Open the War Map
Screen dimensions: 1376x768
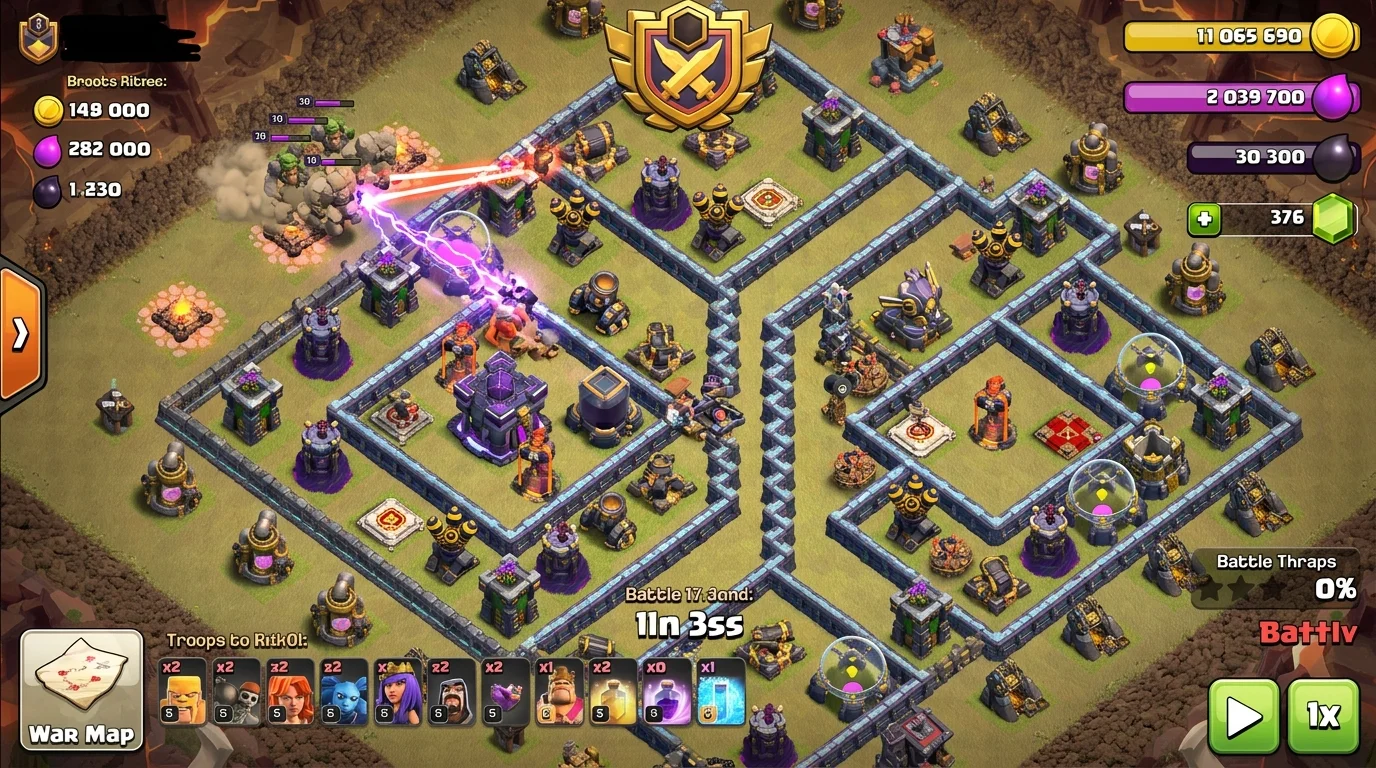(81, 689)
